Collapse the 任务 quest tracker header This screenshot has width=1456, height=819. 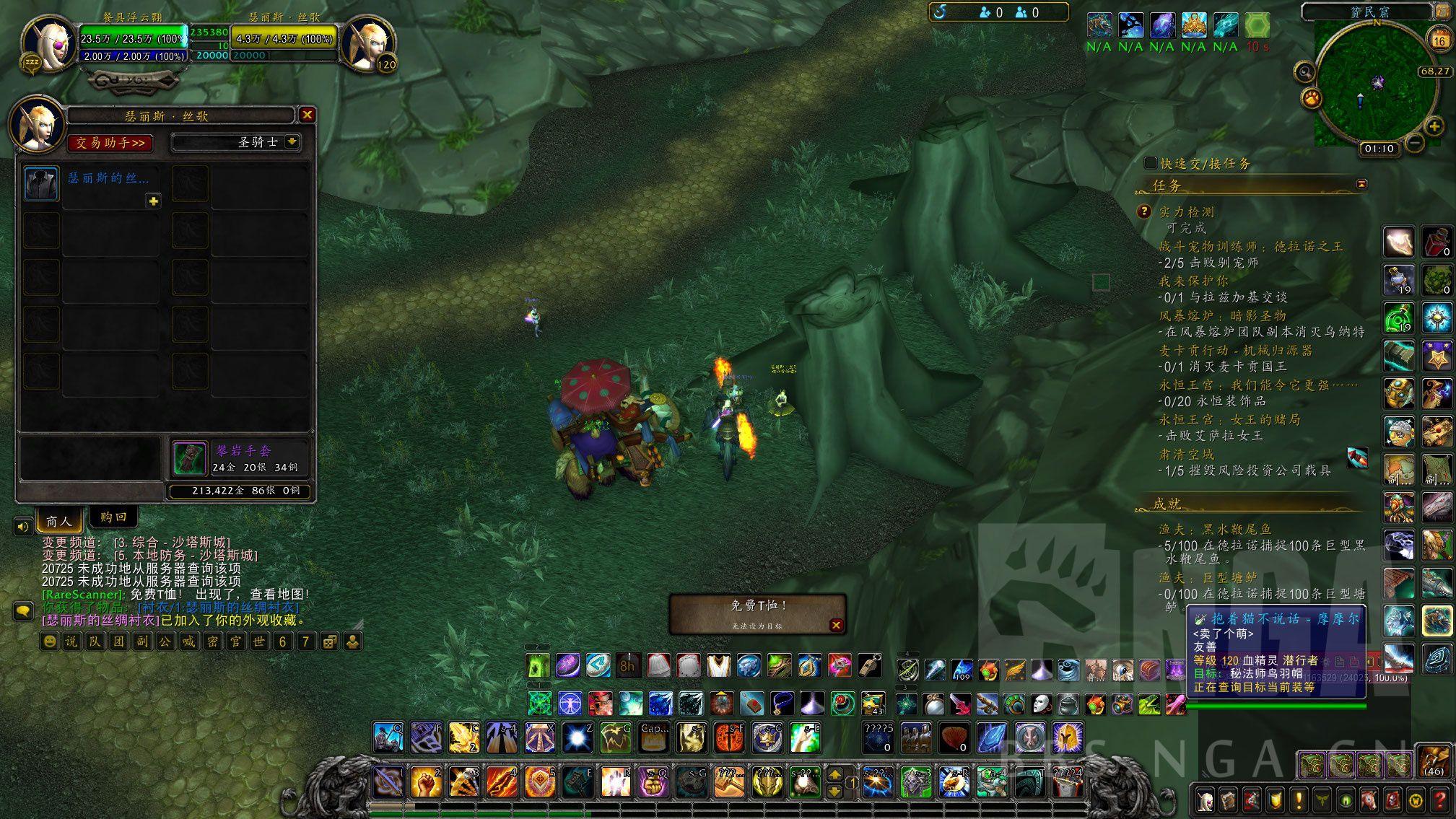point(1361,185)
